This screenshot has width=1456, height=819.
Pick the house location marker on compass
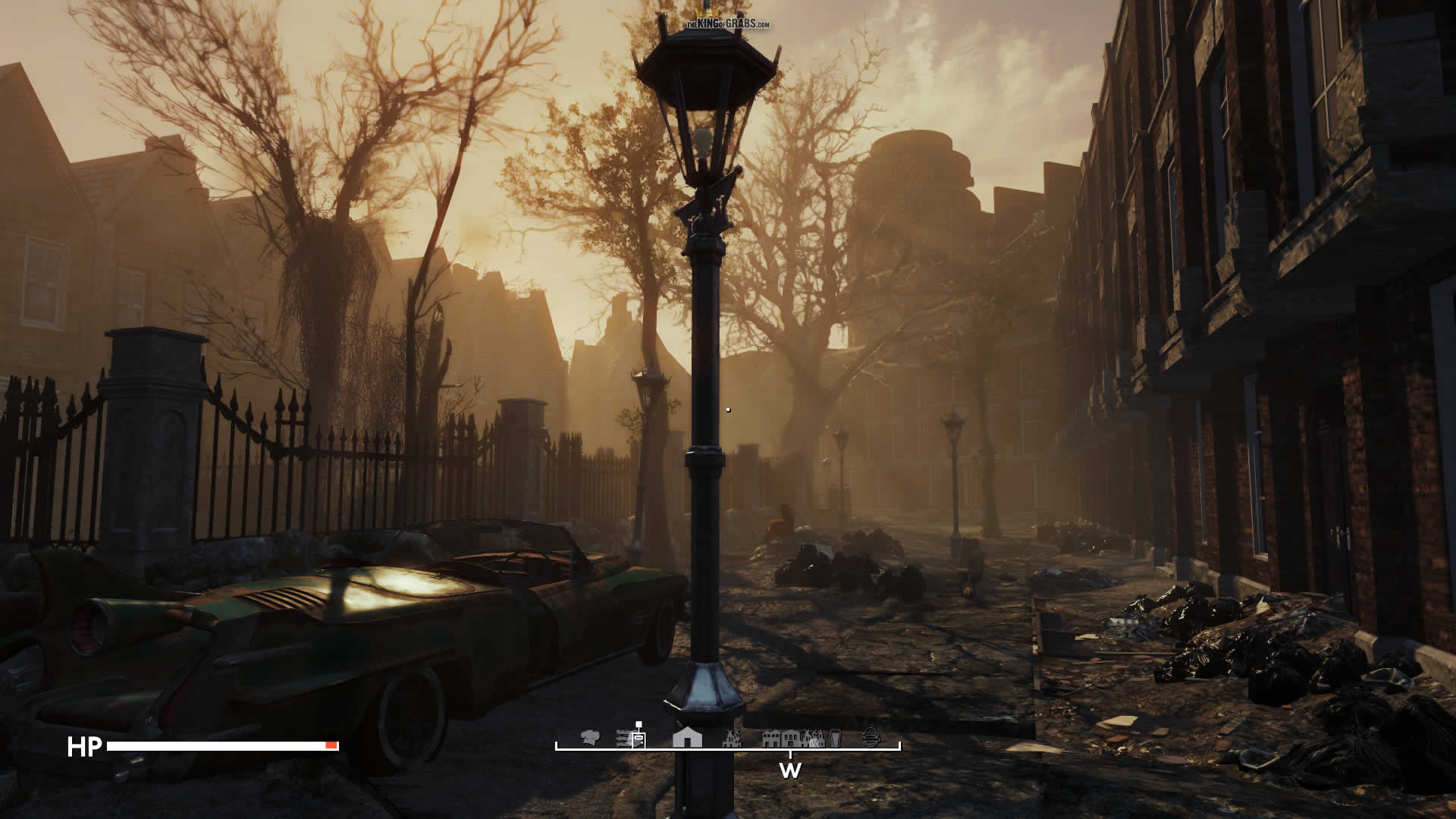[687, 737]
